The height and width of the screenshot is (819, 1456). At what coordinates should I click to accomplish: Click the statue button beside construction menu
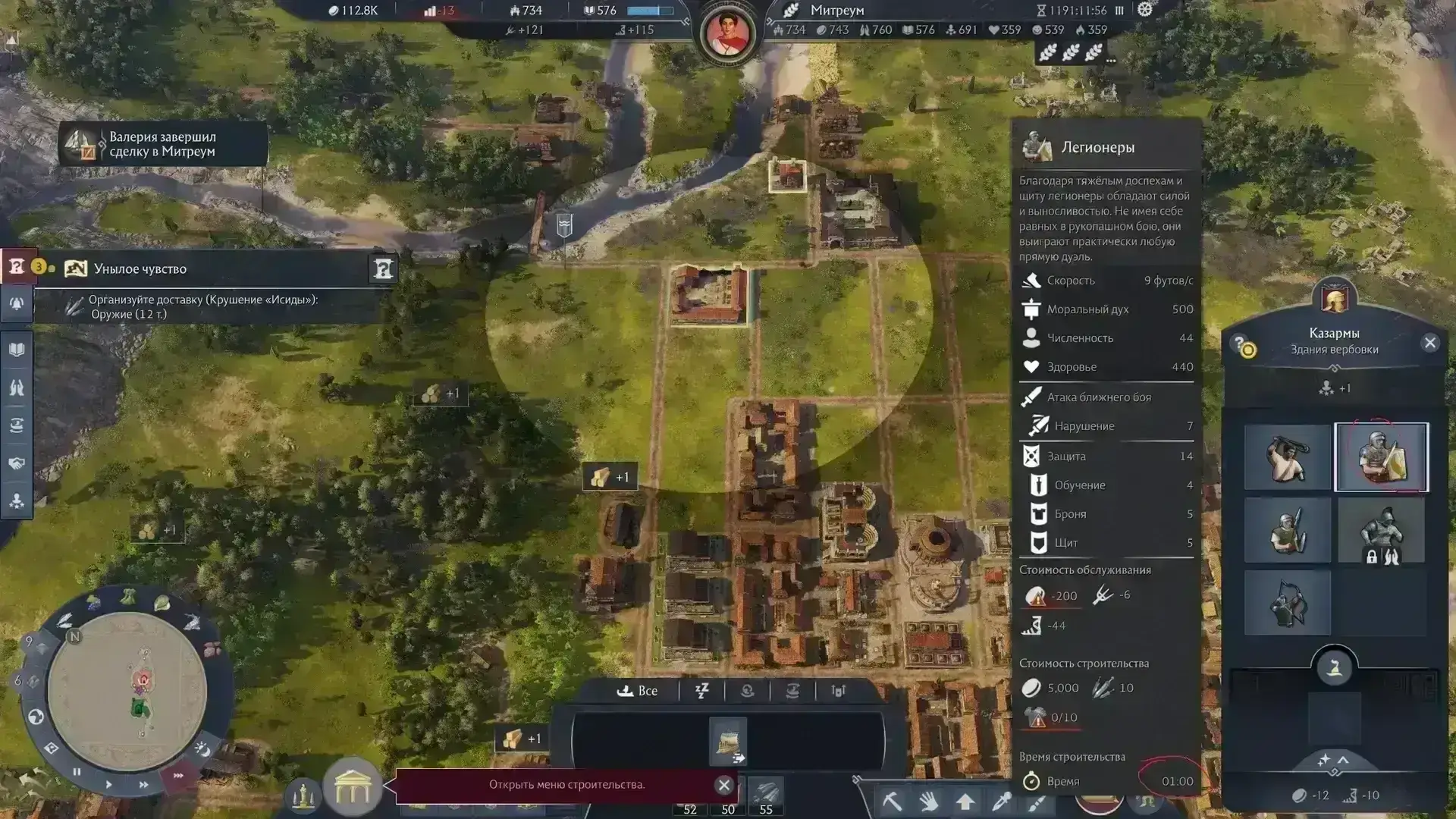pos(303,795)
